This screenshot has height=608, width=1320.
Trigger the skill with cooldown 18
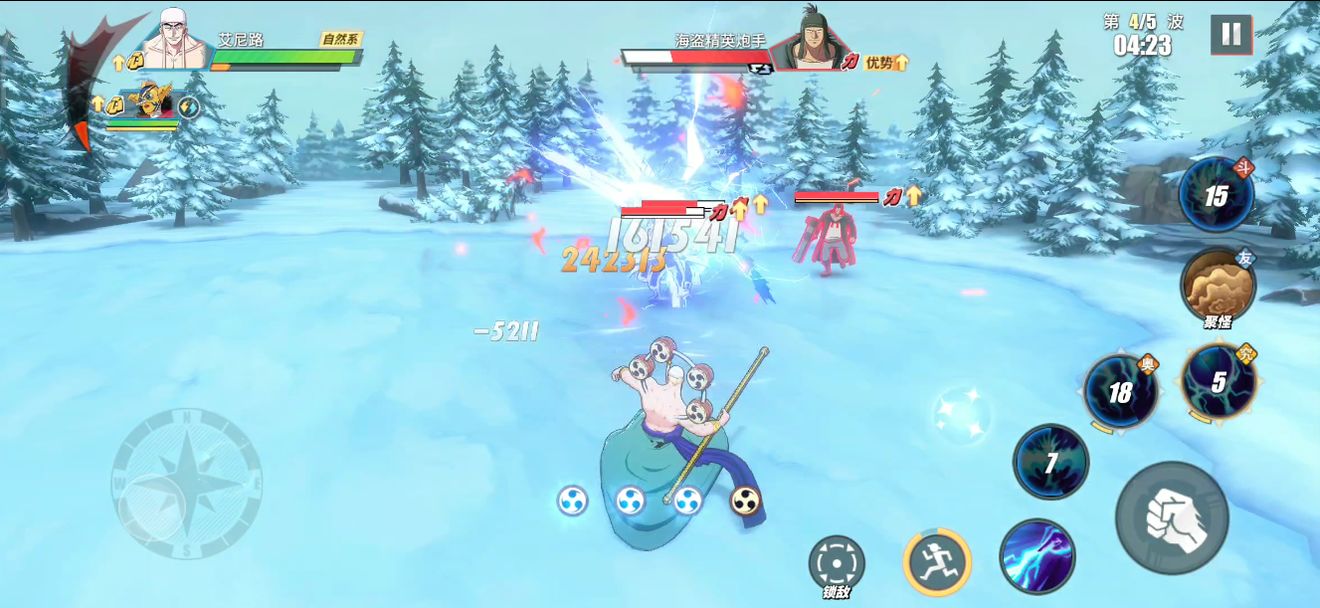coord(1121,391)
